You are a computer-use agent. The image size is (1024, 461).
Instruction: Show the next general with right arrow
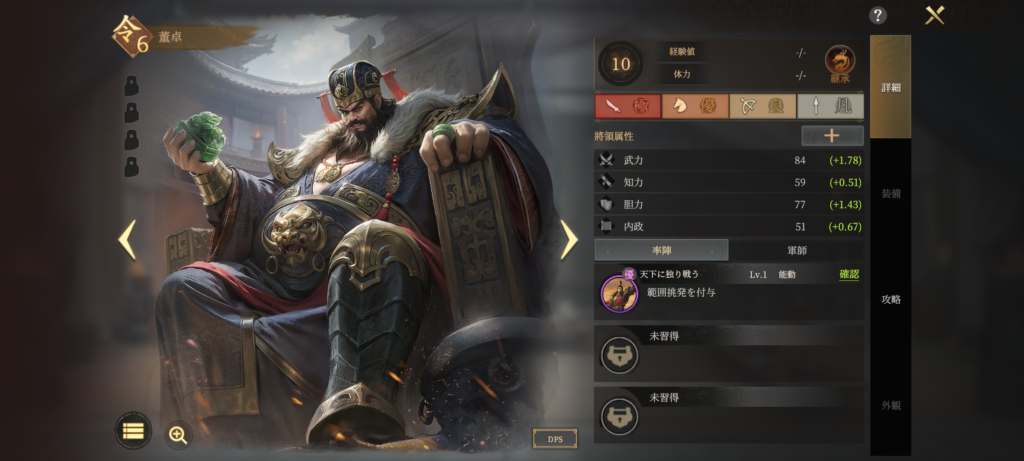point(569,239)
